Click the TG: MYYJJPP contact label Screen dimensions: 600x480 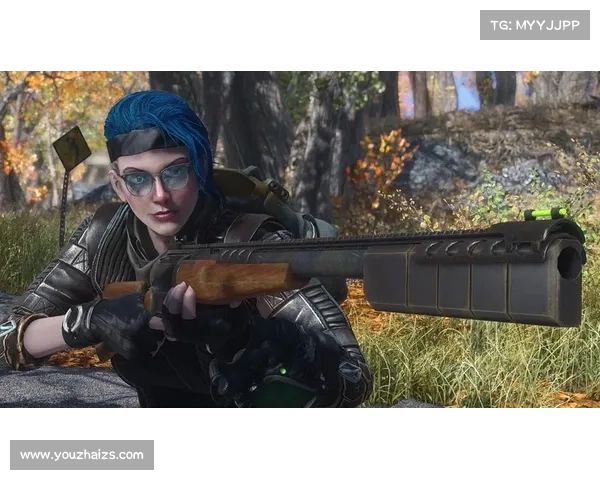tap(535, 24)
